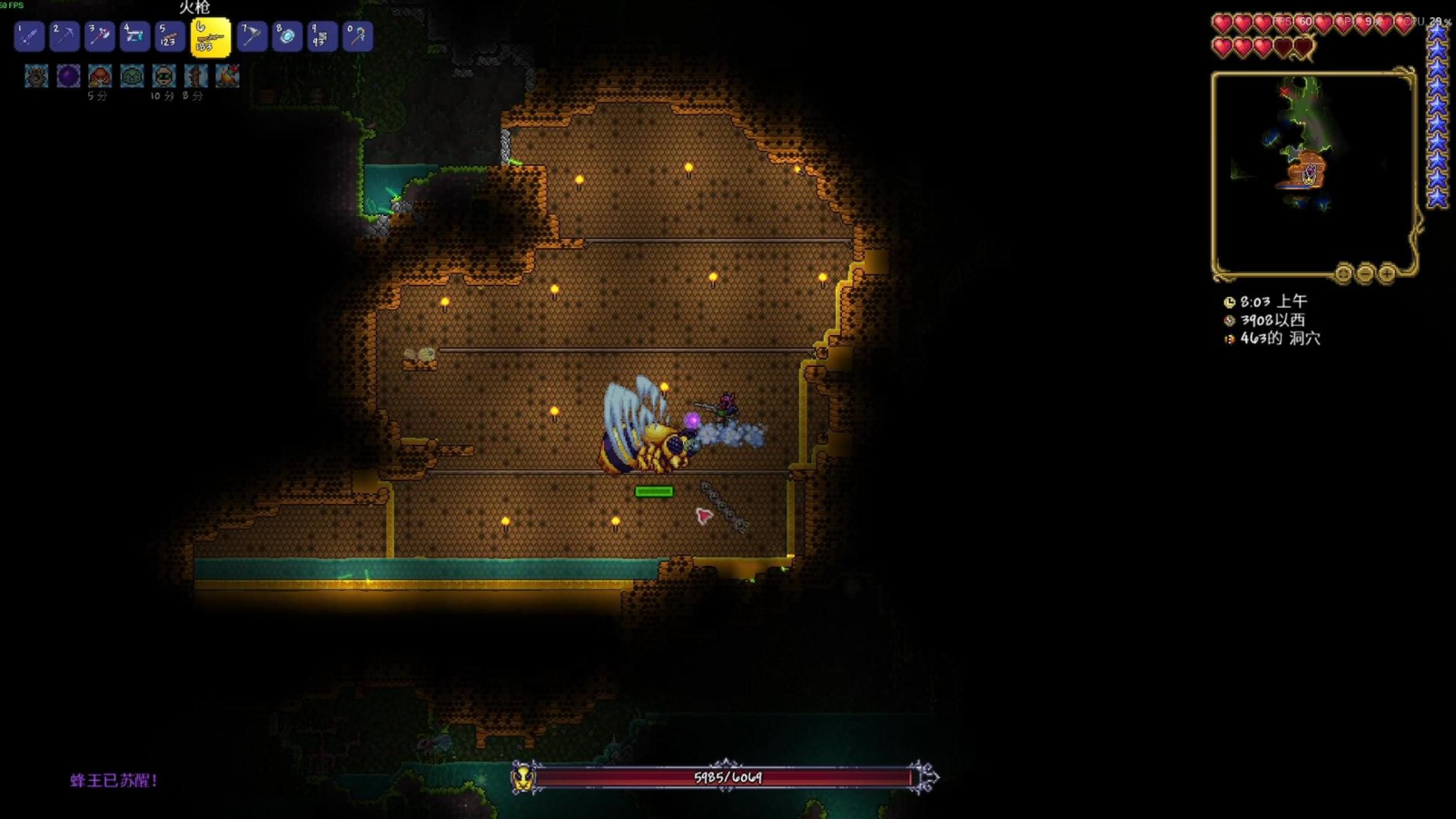Reset the minimap zoom button
Viewport: 1456px width, 819px height.
click(x=1343, y=273)
